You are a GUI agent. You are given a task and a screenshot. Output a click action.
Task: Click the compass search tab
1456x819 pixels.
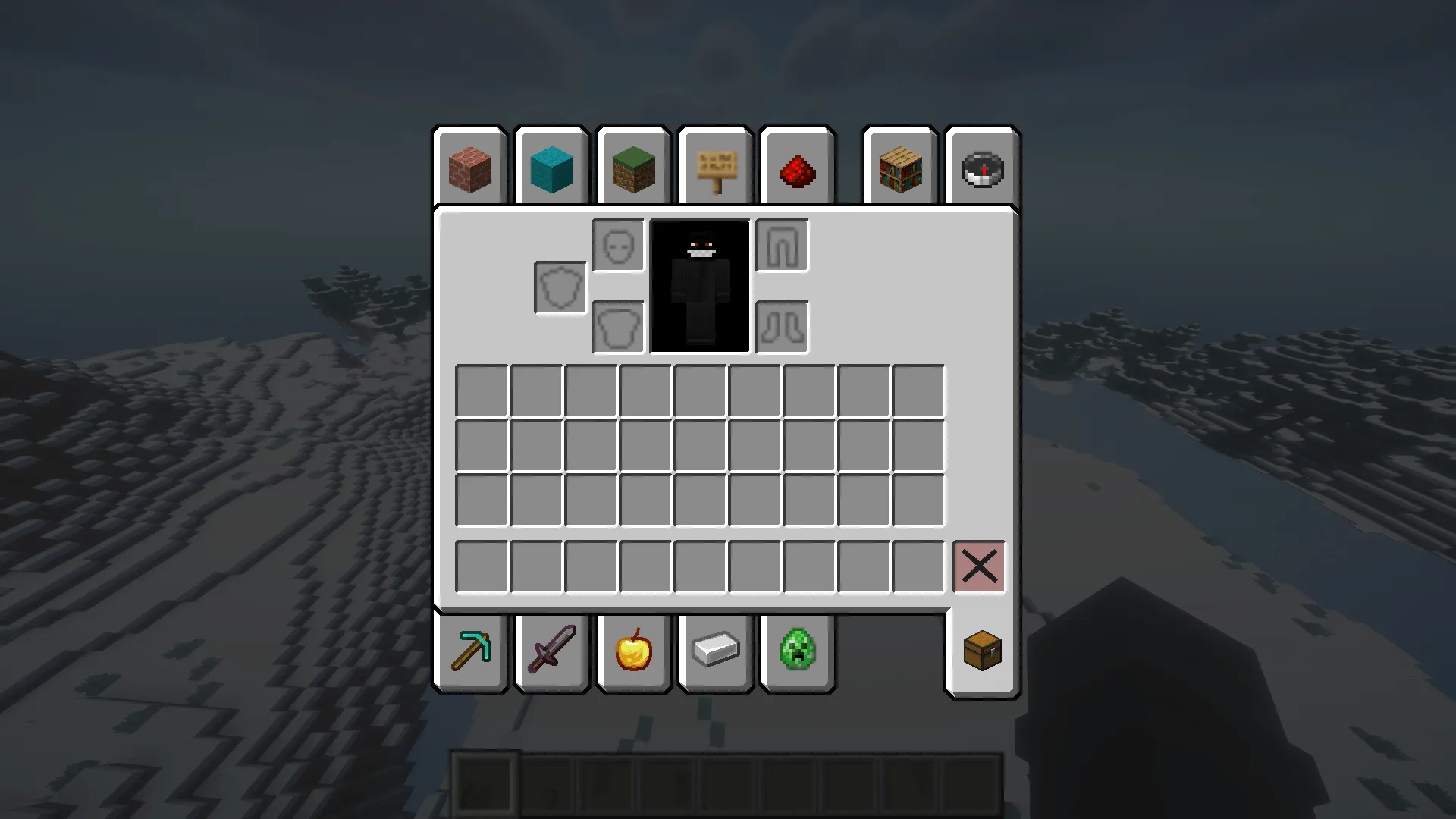point(981,168)
